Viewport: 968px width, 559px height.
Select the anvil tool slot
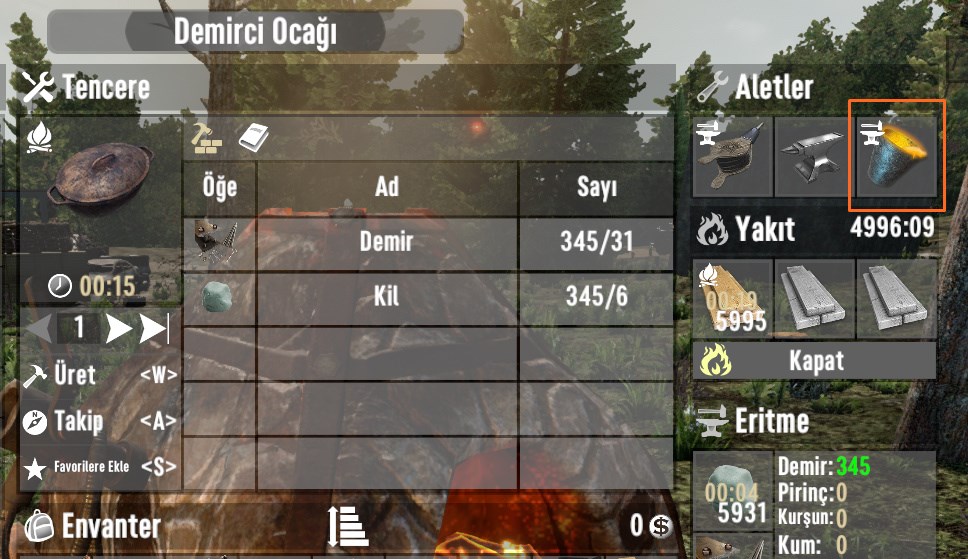pos(814,156)
